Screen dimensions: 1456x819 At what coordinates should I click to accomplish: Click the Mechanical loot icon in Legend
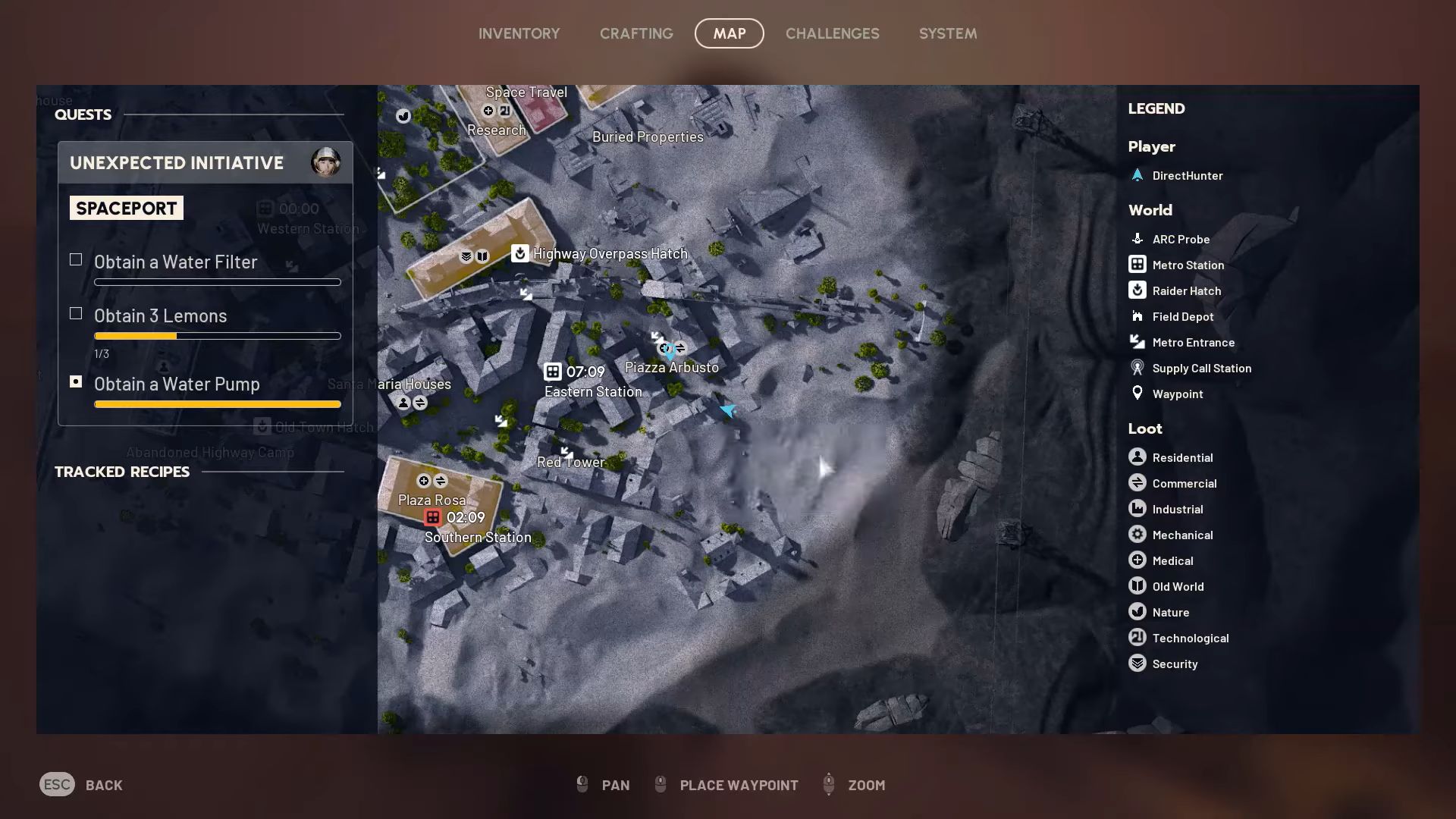pos(1137,535)
